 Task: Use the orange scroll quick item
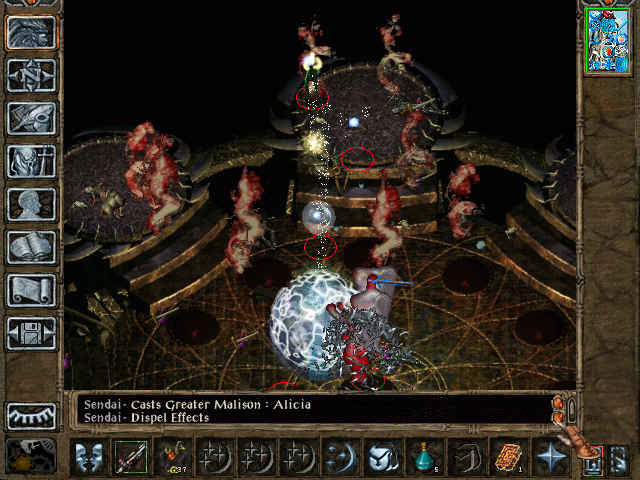pyautogui.click(x=508, y=458)
